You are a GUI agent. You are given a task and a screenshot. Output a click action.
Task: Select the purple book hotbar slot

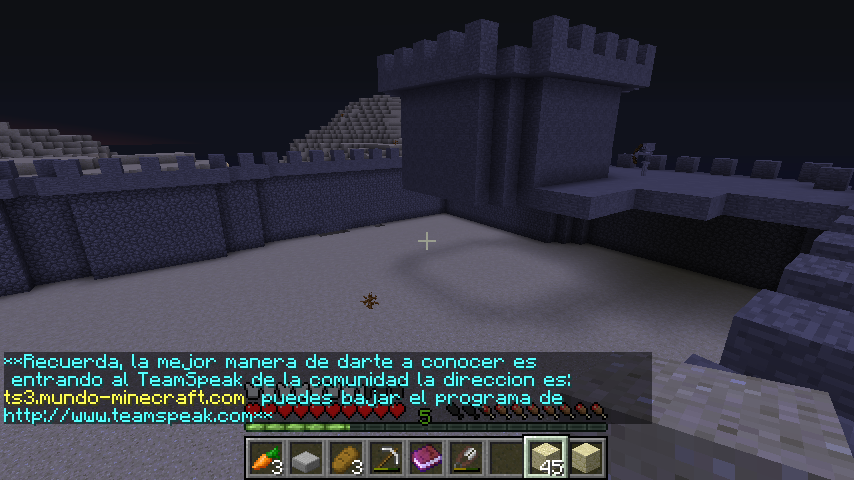pos(426,458)
